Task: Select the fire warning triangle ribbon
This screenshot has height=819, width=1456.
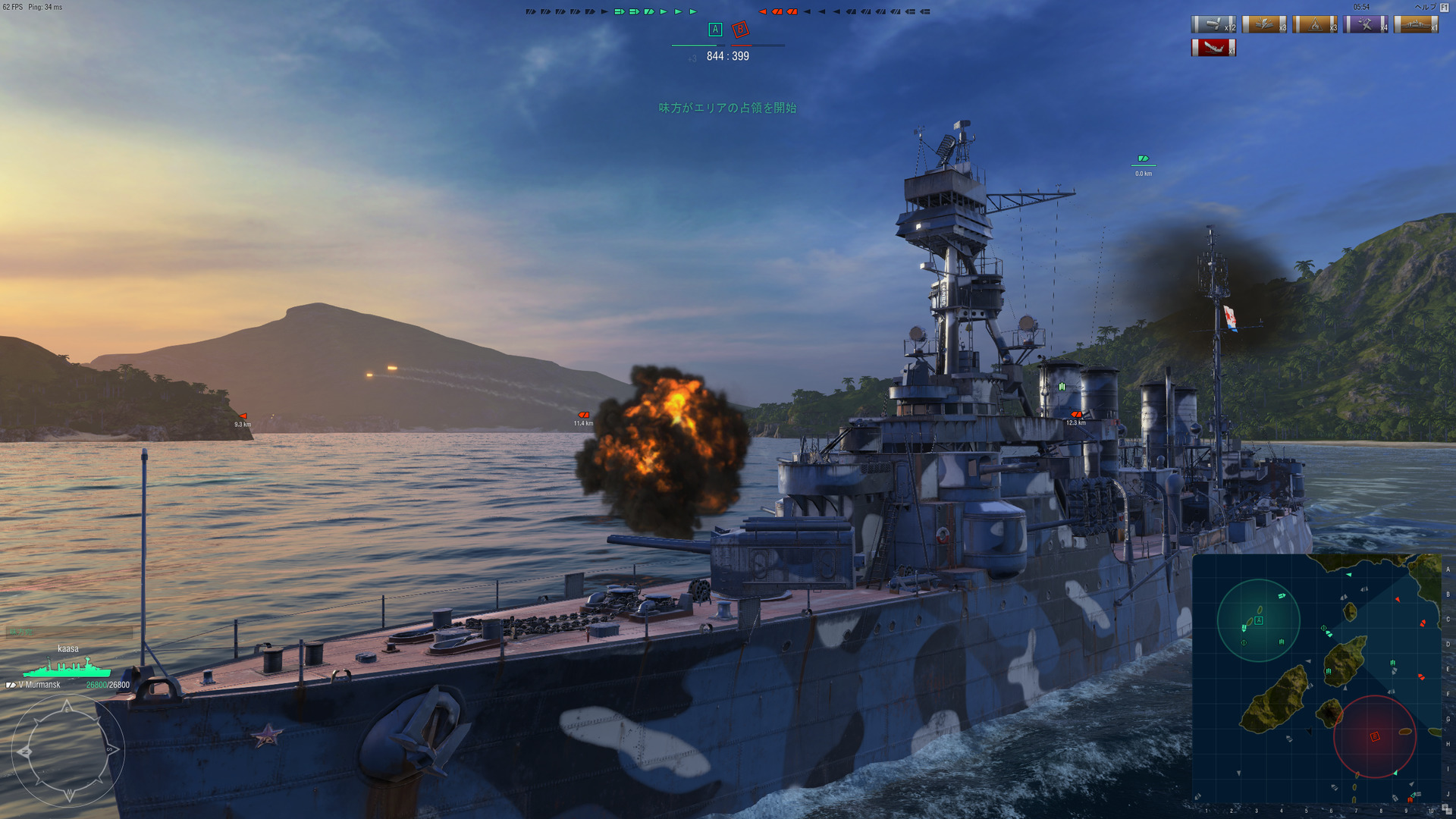Action: 1314,25
